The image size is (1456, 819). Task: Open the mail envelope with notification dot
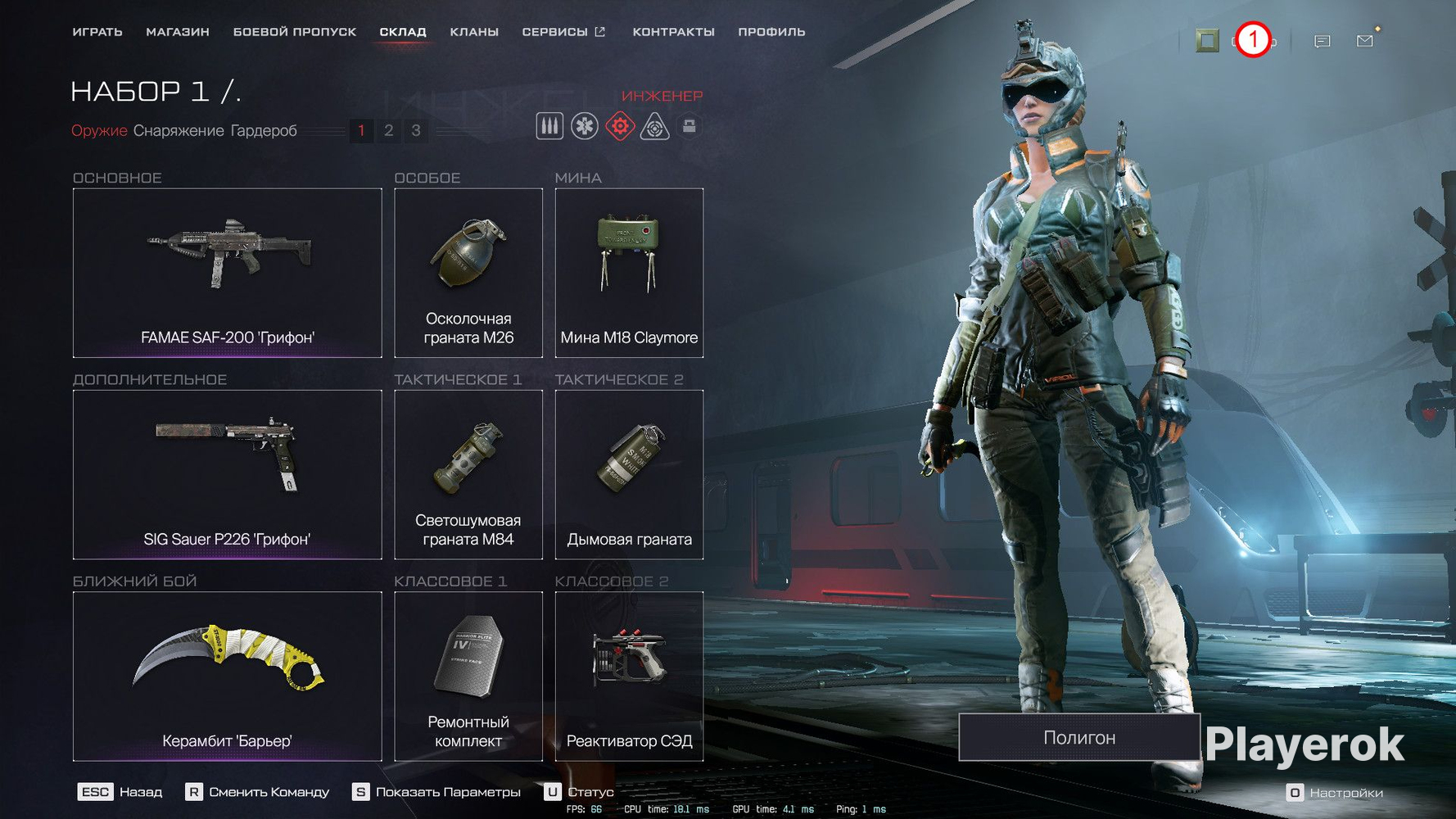point(1364,39)
